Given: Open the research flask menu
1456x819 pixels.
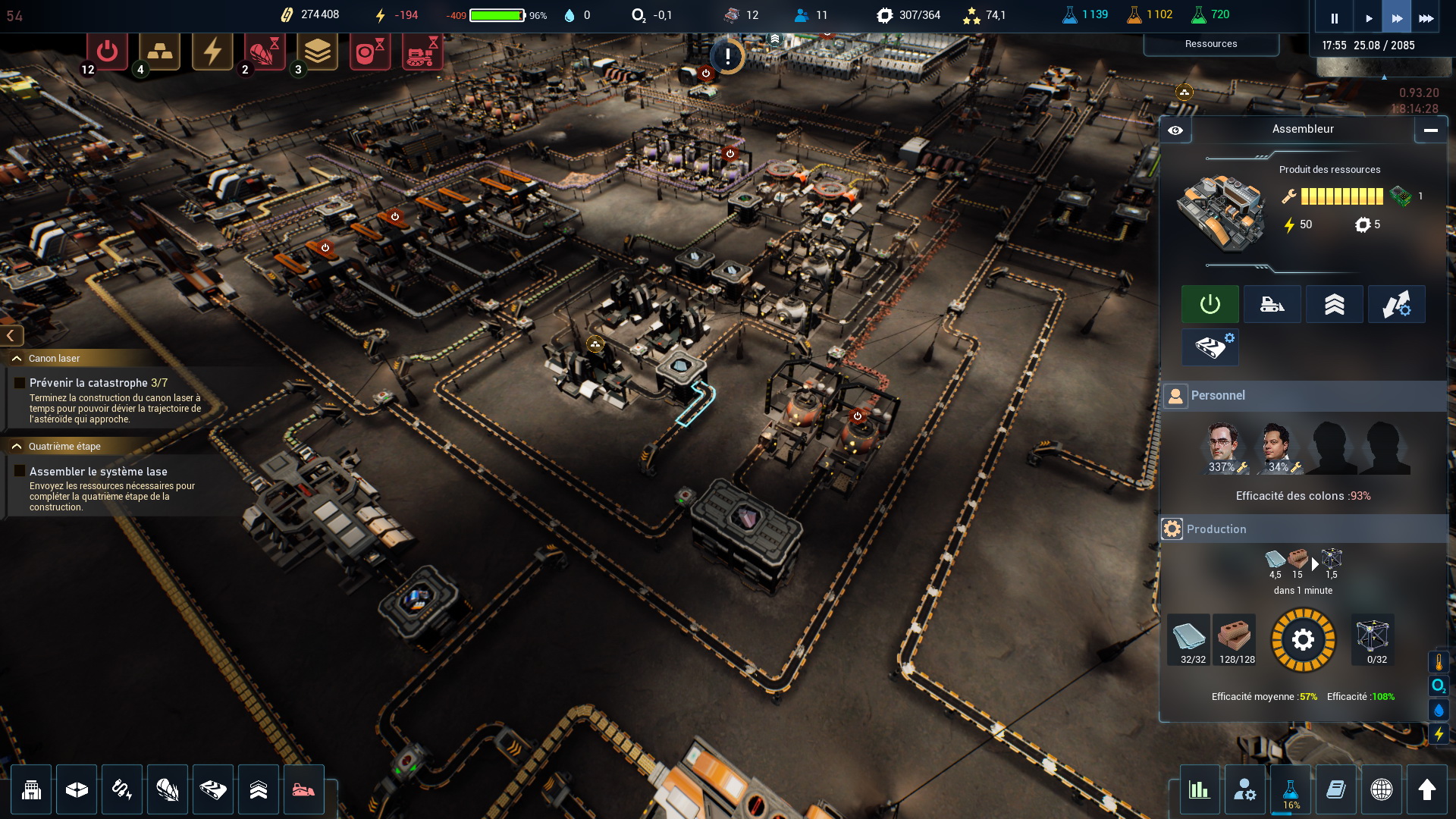Looking at the screenshot, I should point(1290,791).
